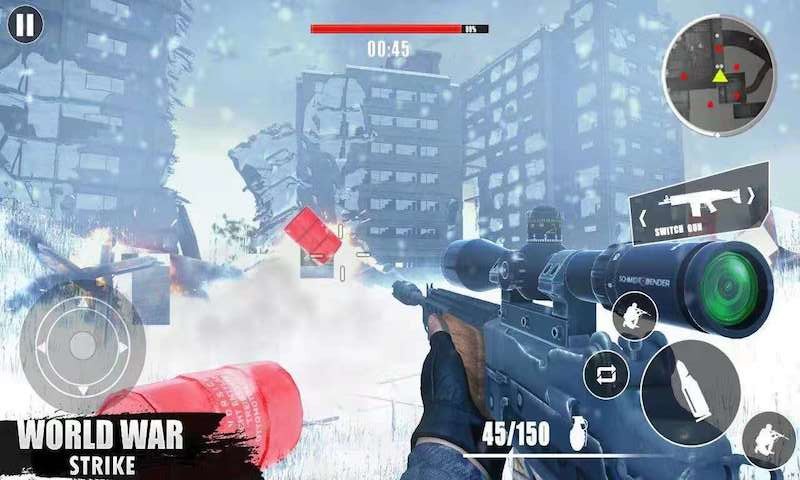This screenshot has height=480, width=800.
Task: Throw a grenade with the grenade icon
Action: pyautogui.click(x=578, y=433)
